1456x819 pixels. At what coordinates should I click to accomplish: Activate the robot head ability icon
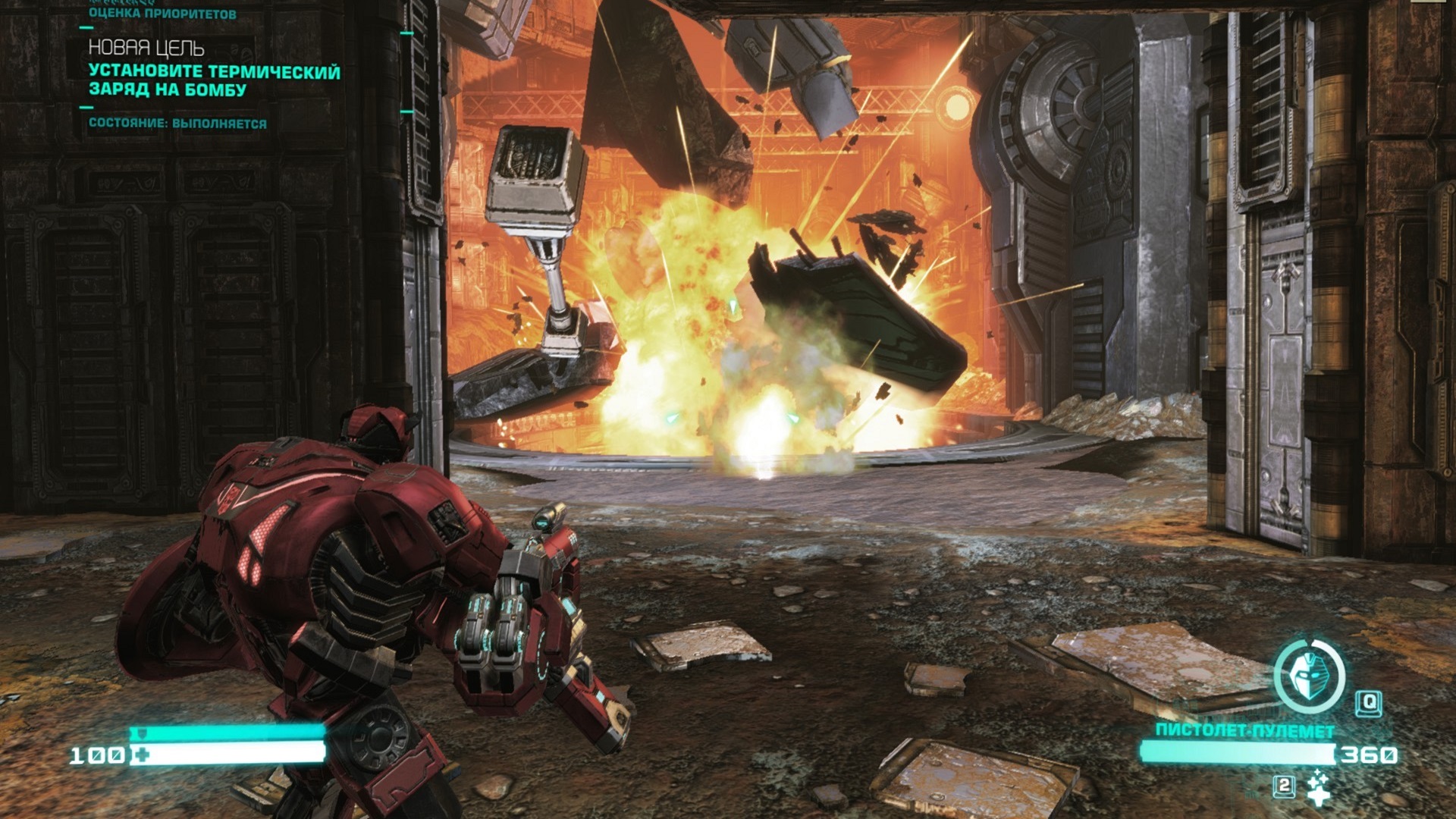1308,675
